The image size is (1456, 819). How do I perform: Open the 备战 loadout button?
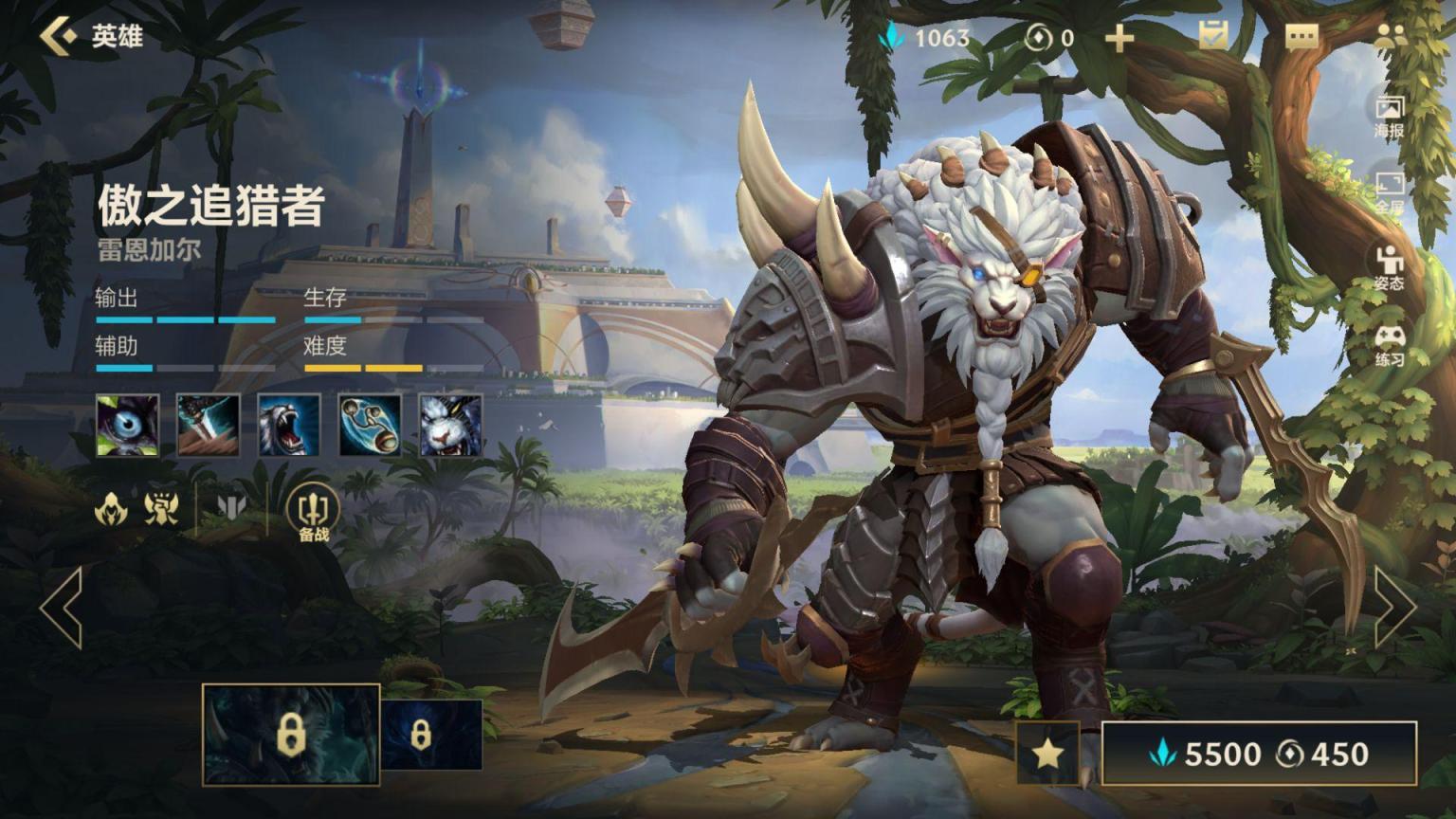pyautogui.click(x=313, y=513)
